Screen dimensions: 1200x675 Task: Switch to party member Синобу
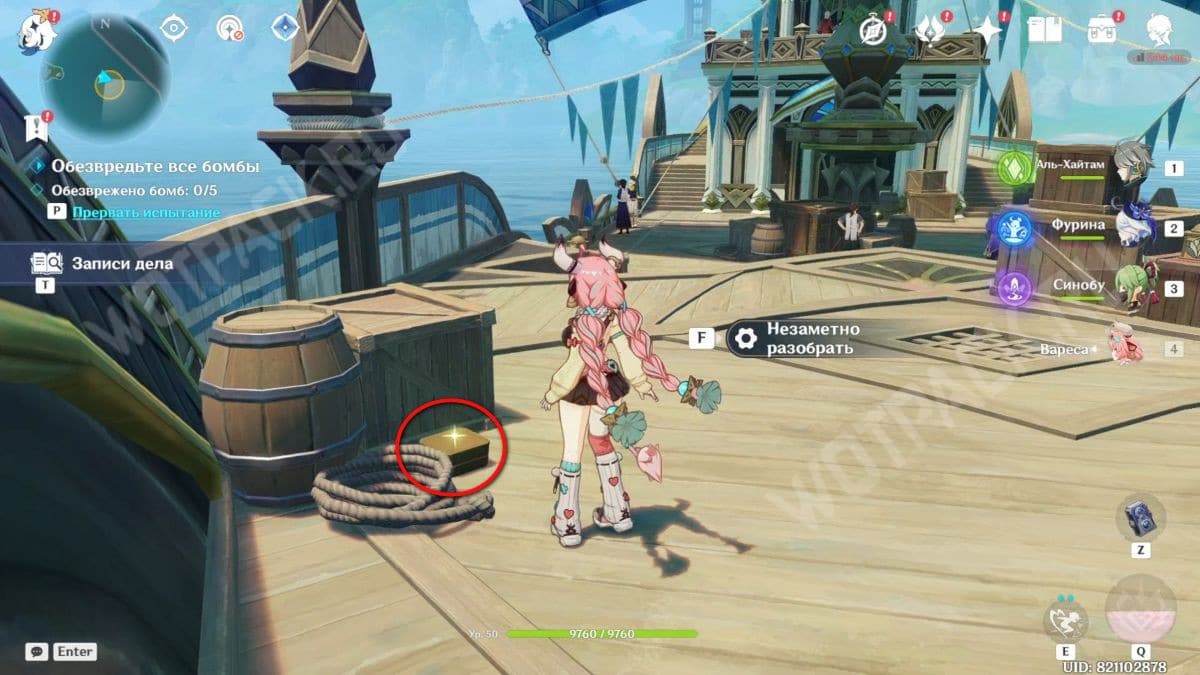point(1133,286)
